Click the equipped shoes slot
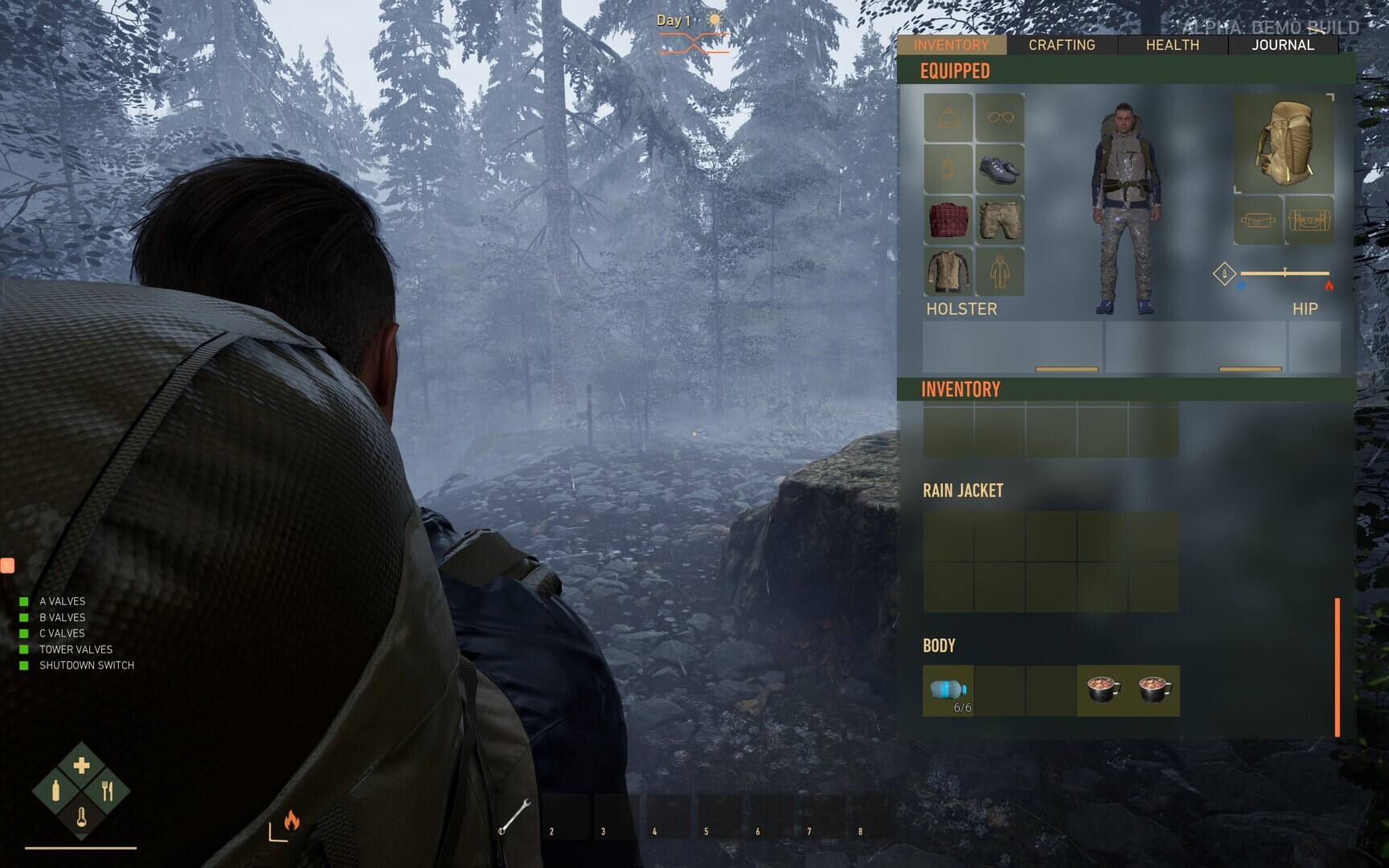 click(1000, 169)
